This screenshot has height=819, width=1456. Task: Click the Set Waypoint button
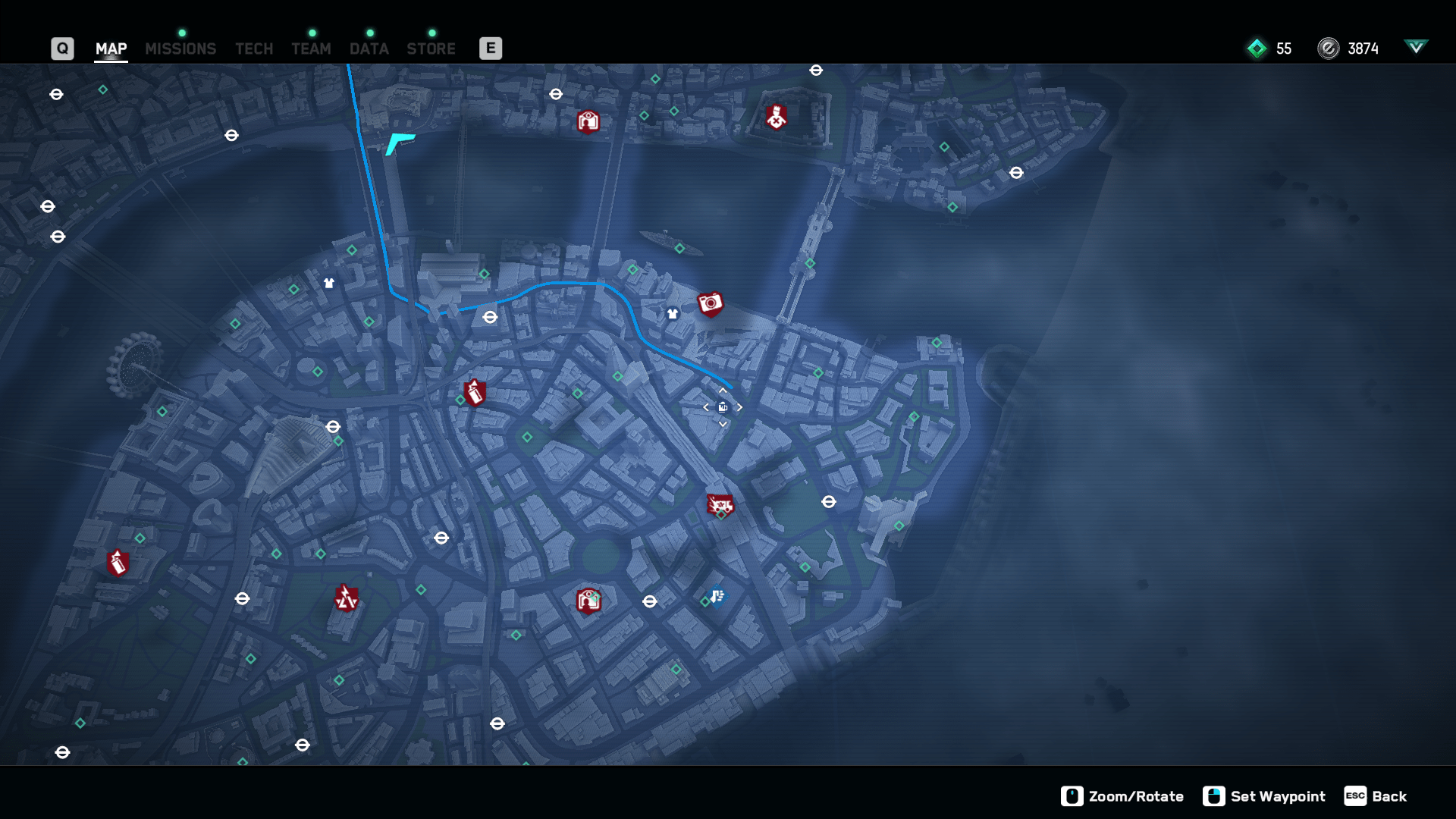point(1278,796)
